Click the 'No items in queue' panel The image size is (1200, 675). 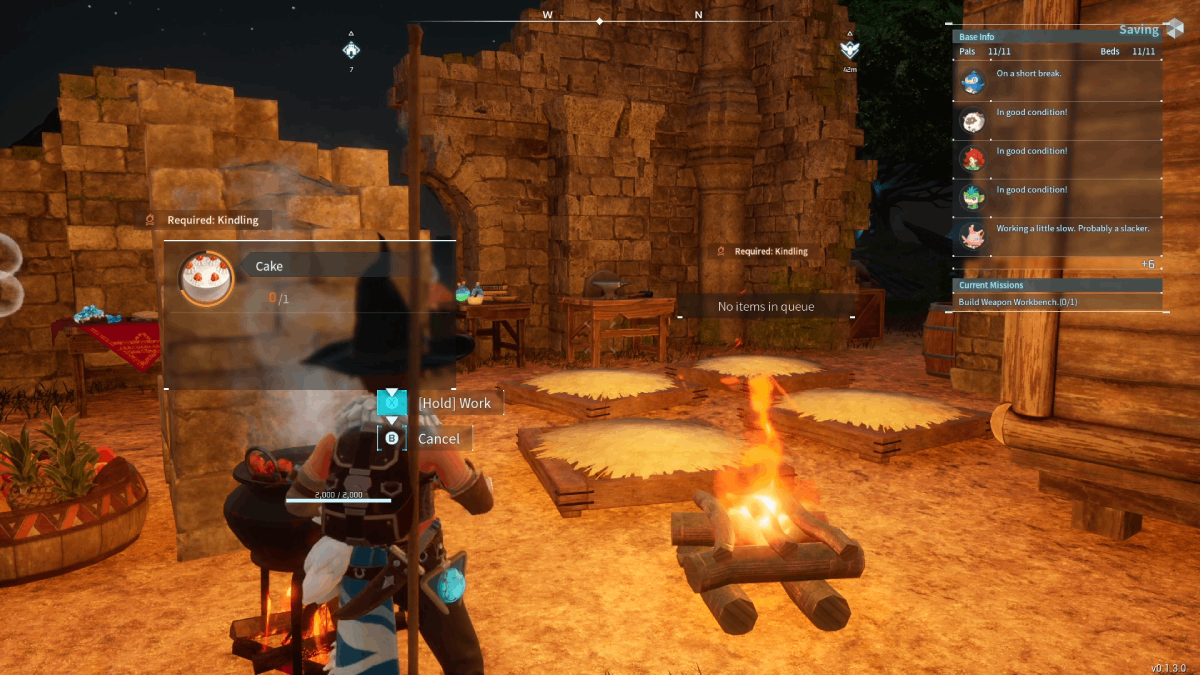[x=766, y=307]
